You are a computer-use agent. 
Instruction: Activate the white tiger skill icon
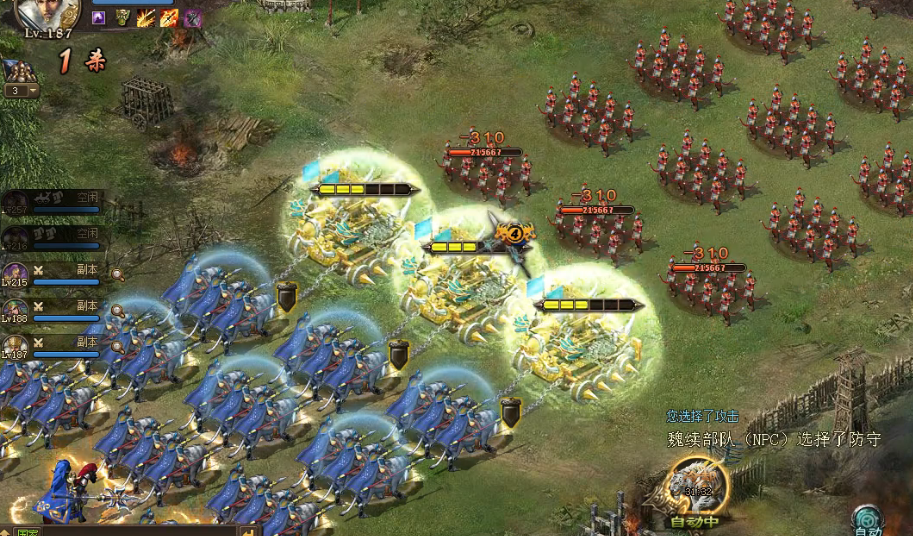coord(694,485)
